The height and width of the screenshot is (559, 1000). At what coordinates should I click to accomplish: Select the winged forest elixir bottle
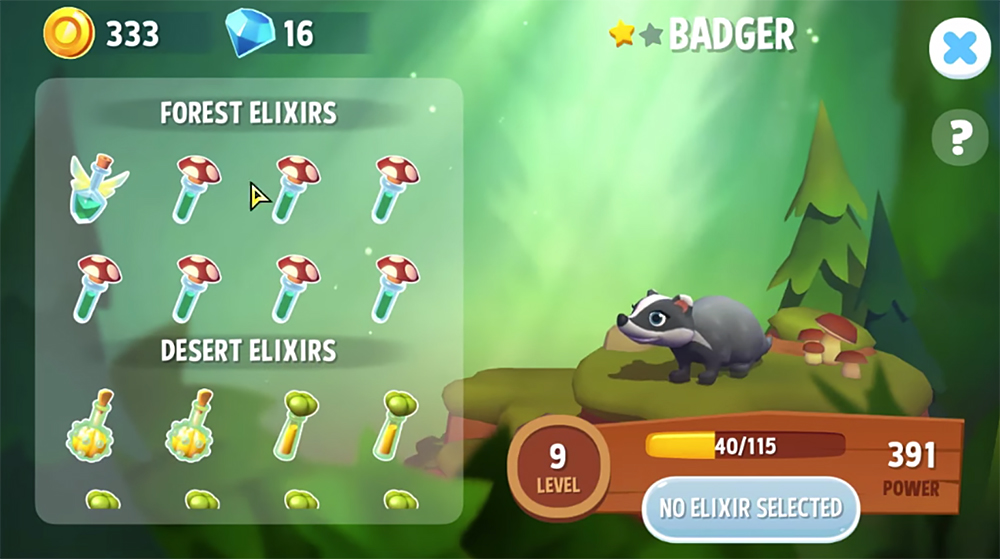point(97,188)
